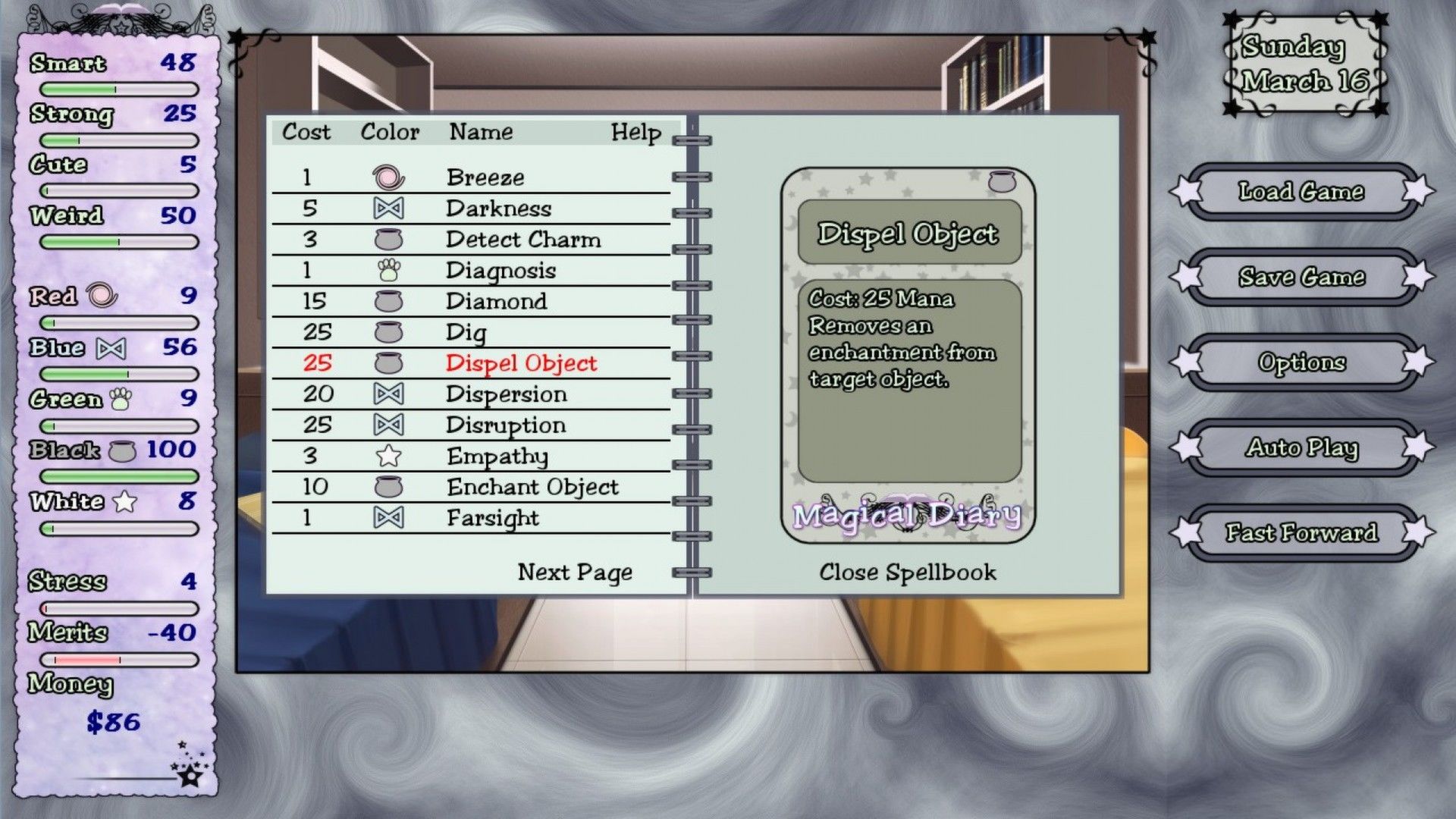
Task: Go to the spellbook's Next Page
Action: click(x=575, y=573)
